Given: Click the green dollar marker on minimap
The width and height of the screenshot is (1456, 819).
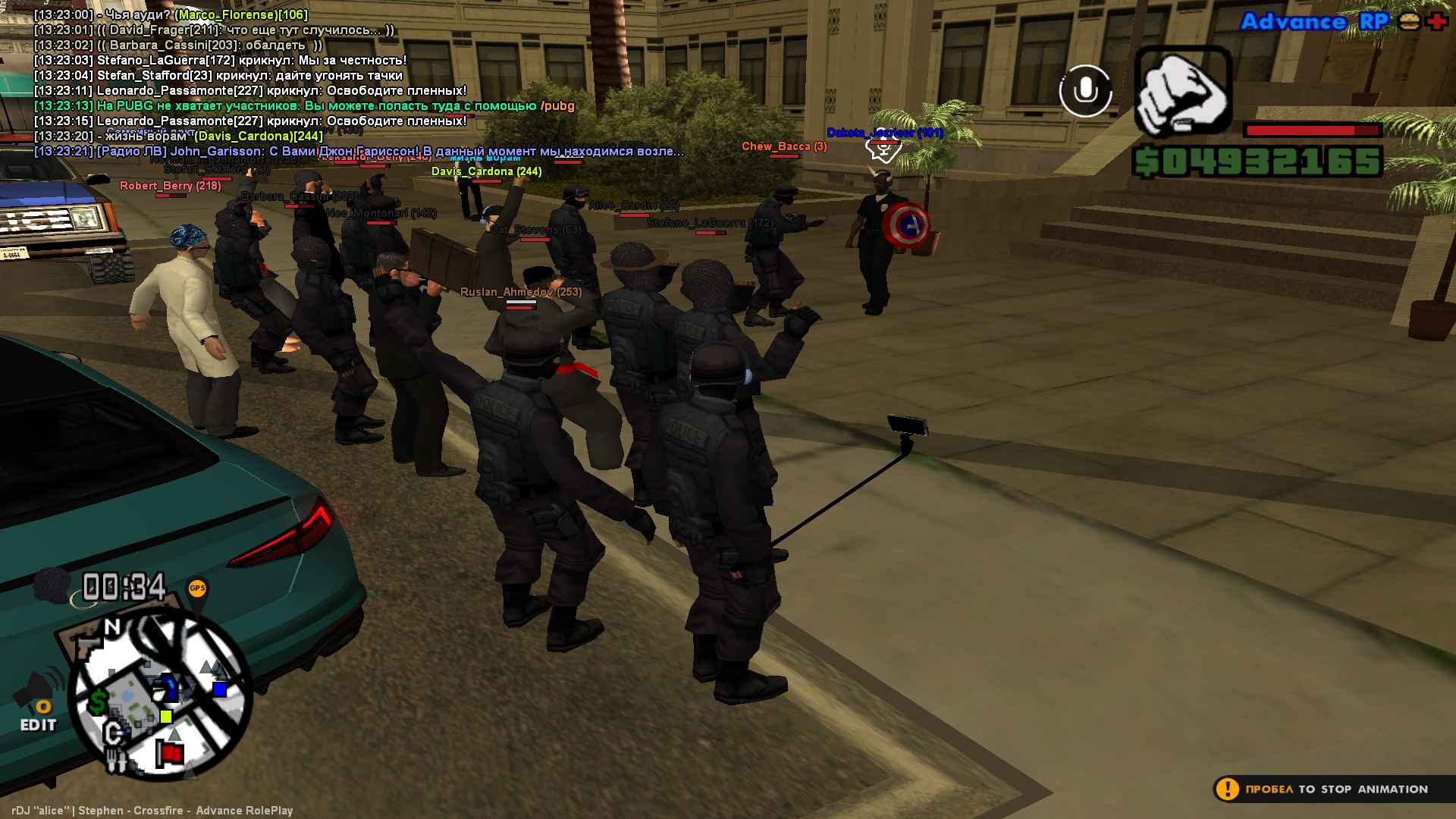Looking at the screenshot, I should coord(98,702).
